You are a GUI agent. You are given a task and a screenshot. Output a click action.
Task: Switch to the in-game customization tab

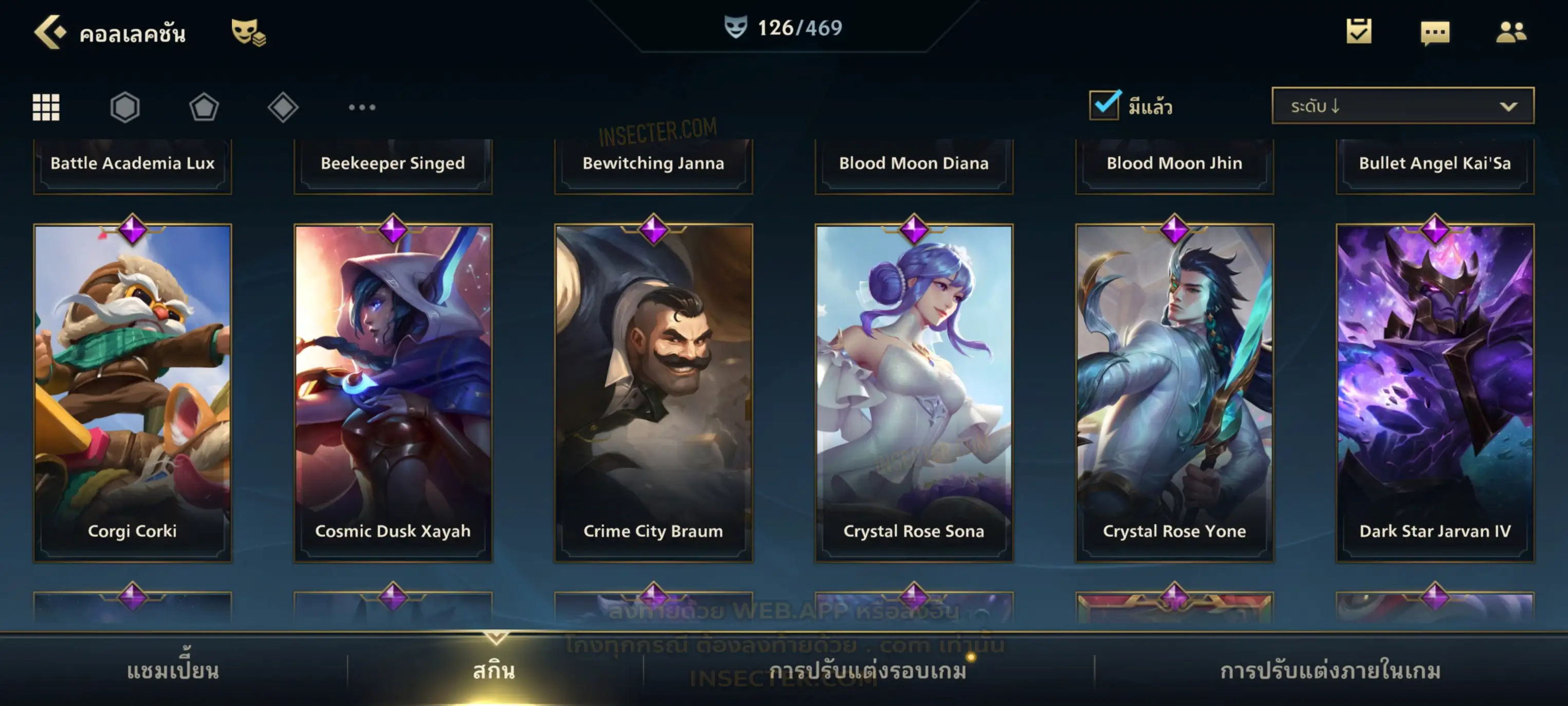(x=1330, y=671)
